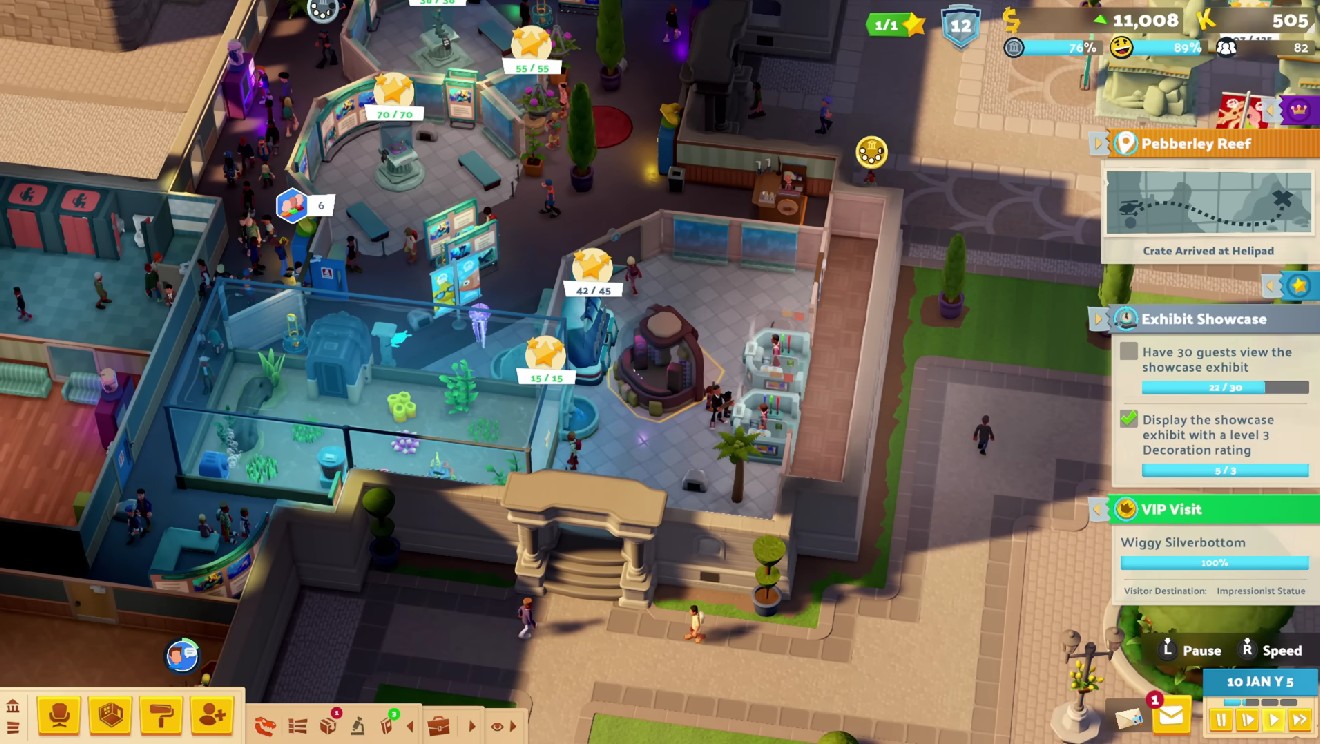Set the game to fastest speed

(1299, 718)
